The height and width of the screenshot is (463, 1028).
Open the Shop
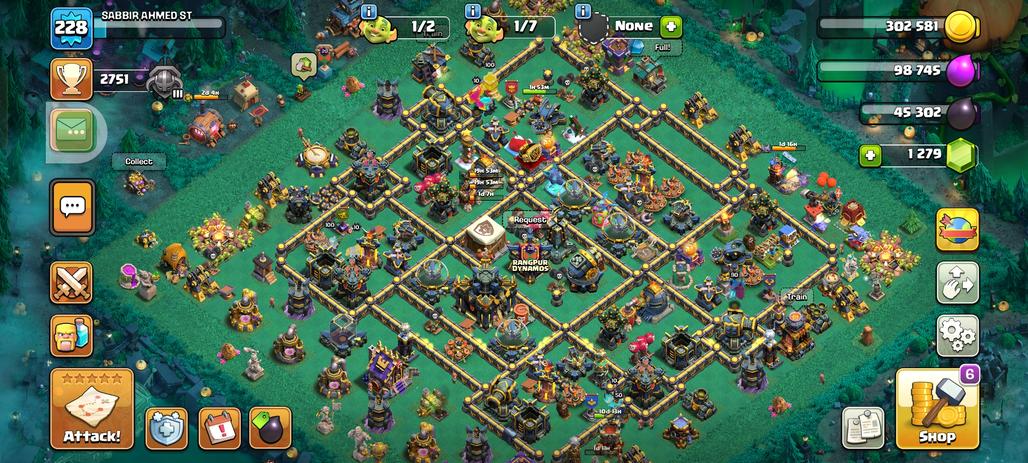coord(937,409)
